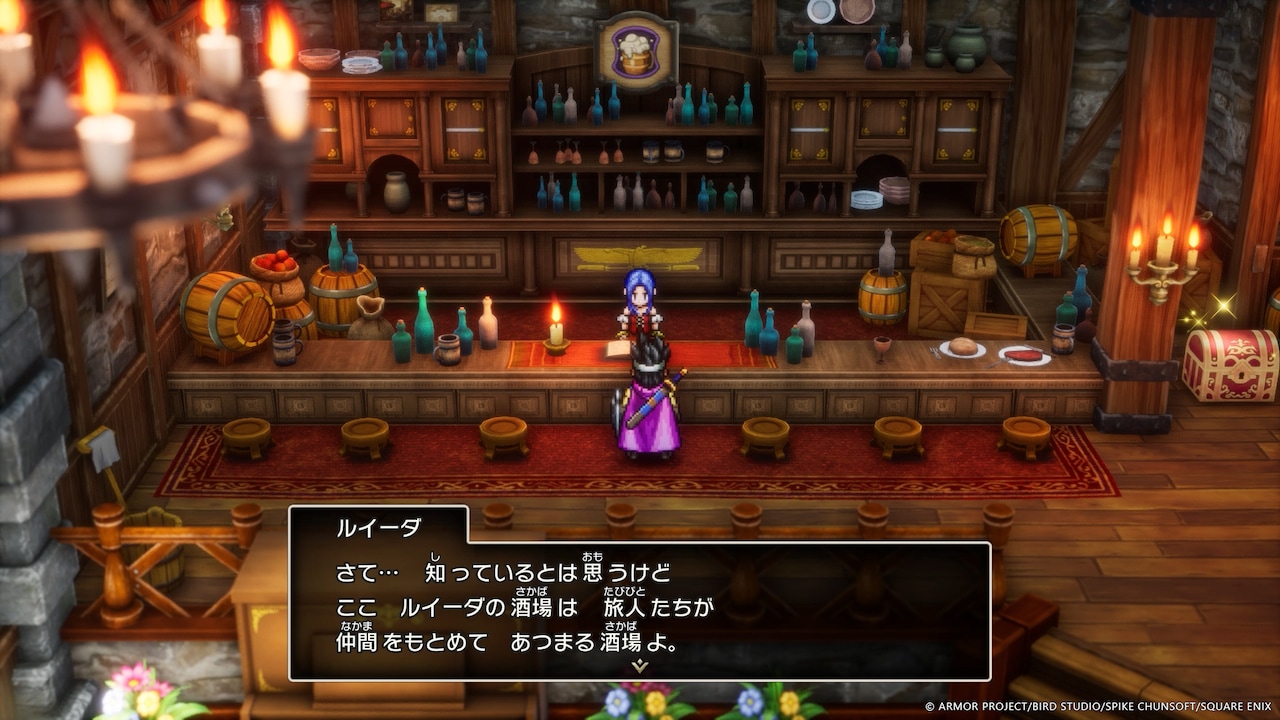Click the wine goblet on the bar counter
Image resolution: width=1280 pixels, height=720 pixels.
coord(883,347)
